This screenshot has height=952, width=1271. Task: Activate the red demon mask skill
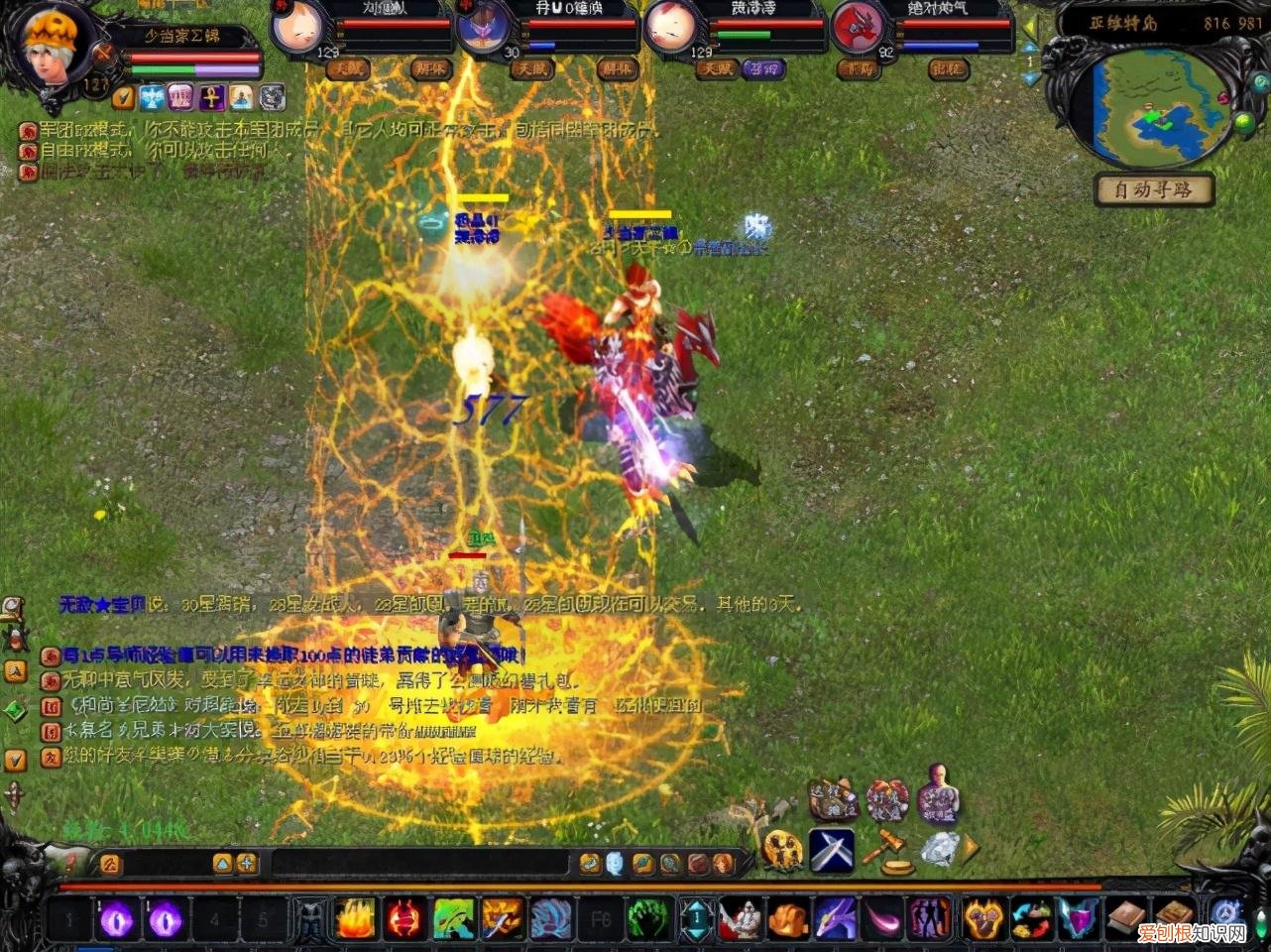(404, 919)
